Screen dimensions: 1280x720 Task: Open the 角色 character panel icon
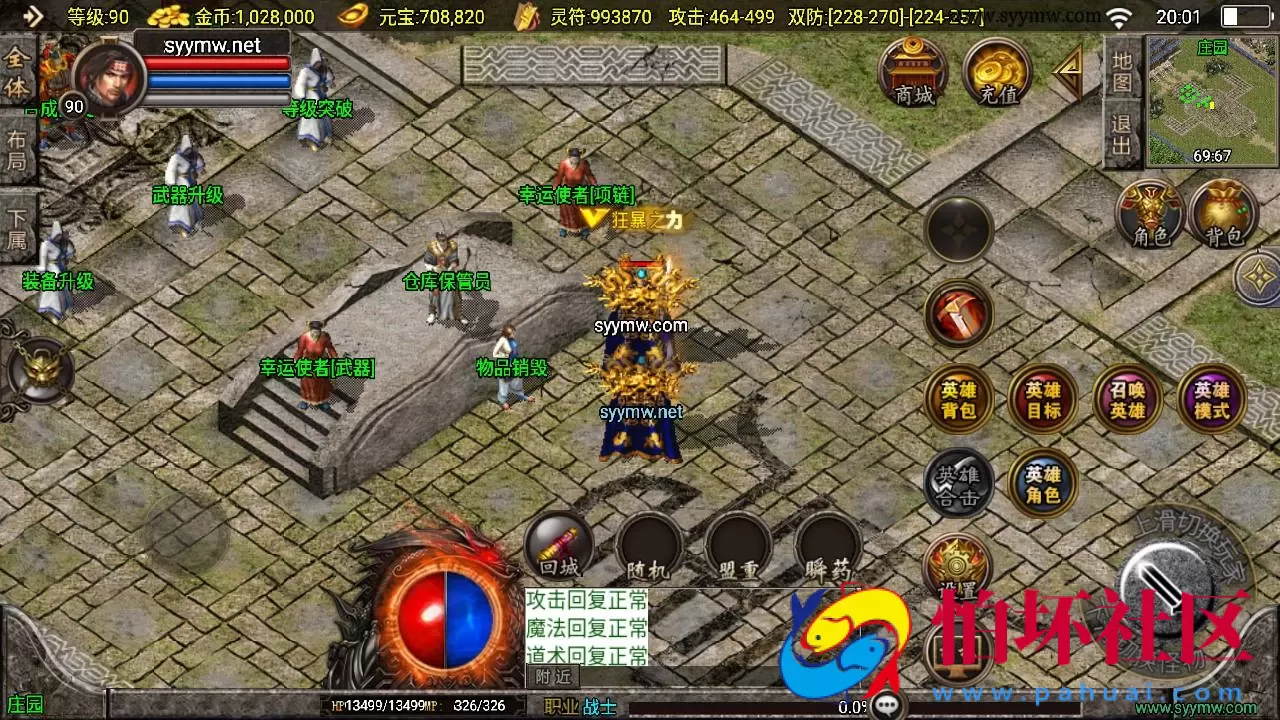(1150, 213)
